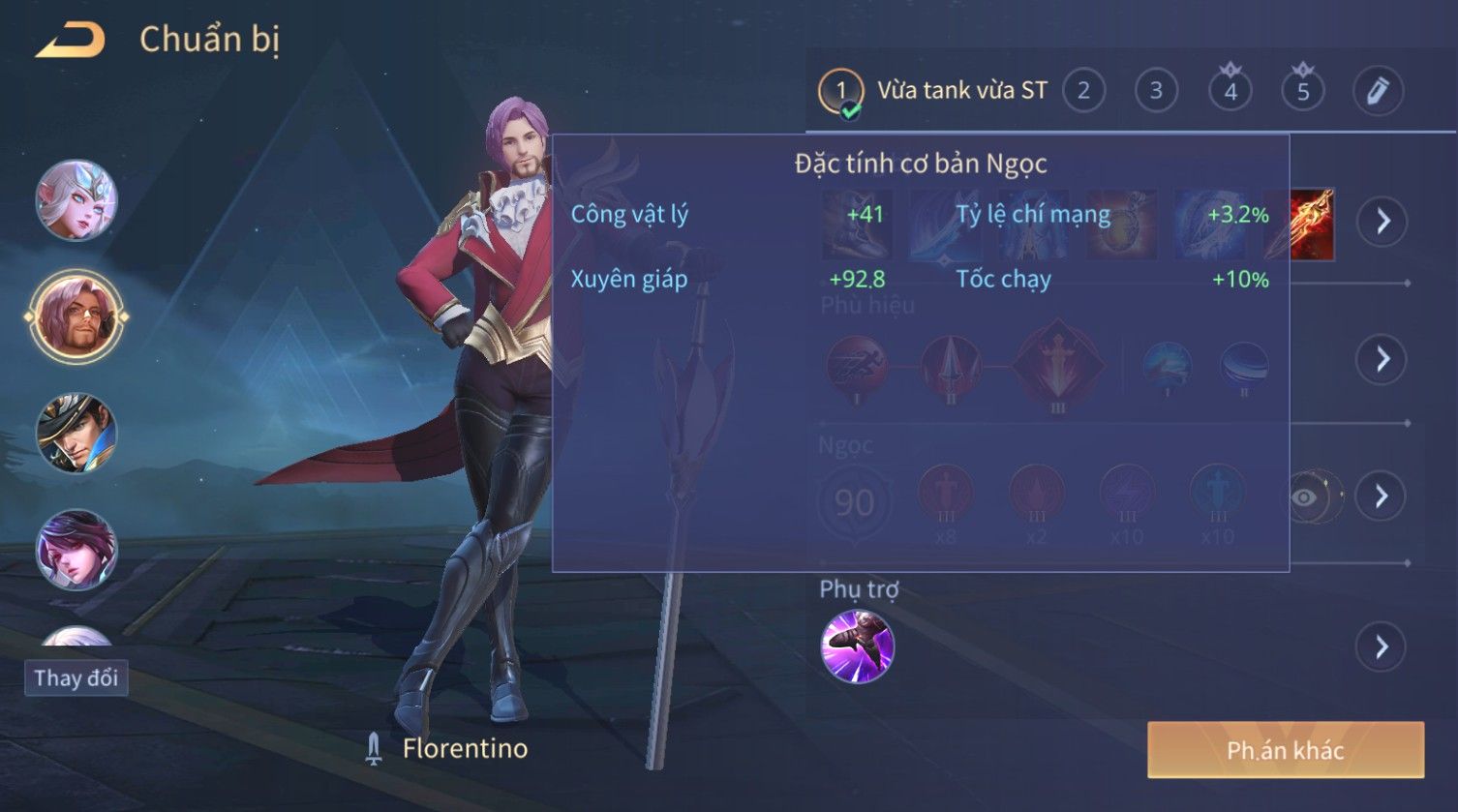Screen dimensions: 1458x812
Task: Toggle the Ngọc stats eye icon
Action: pyautogui.click(x=1305, y=497)
